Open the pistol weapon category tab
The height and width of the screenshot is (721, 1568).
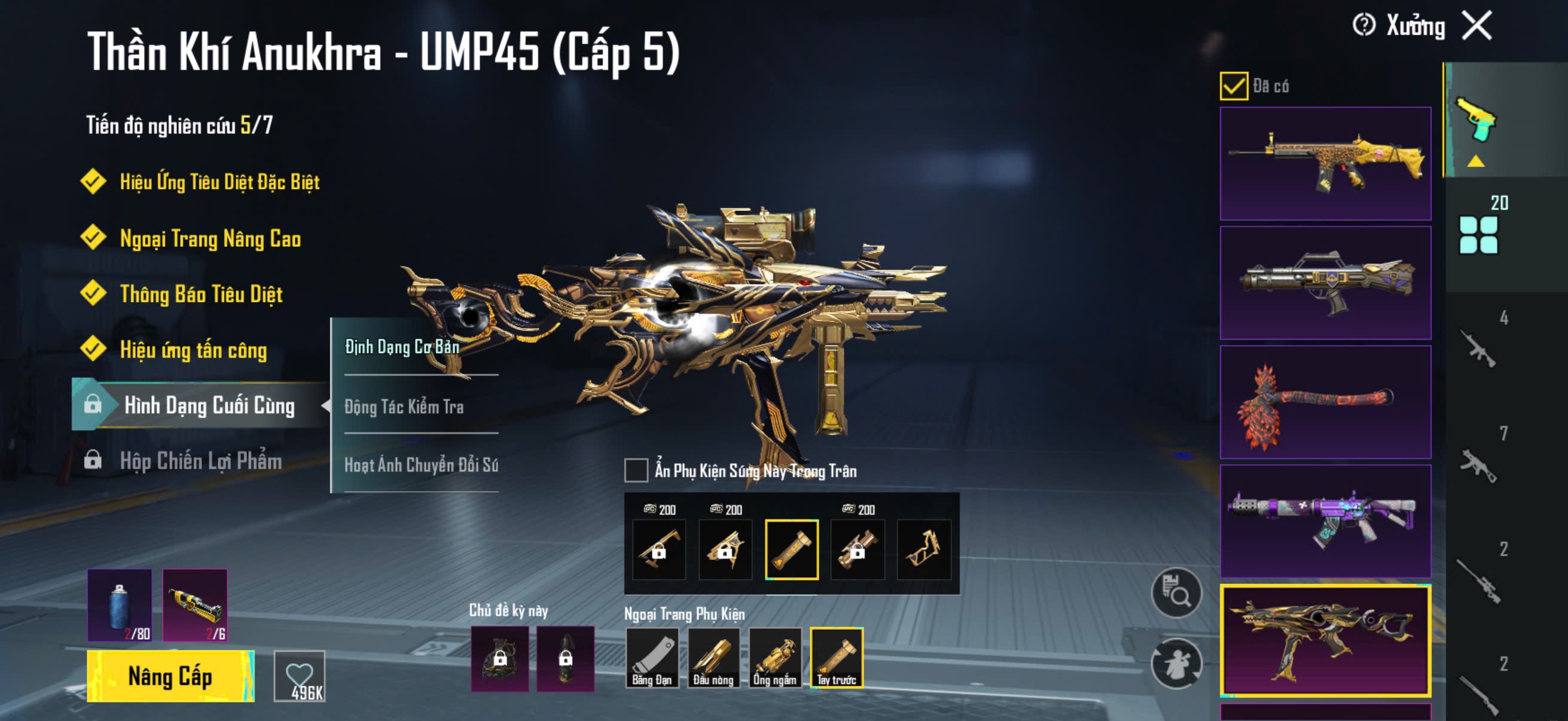[1475, 121]
